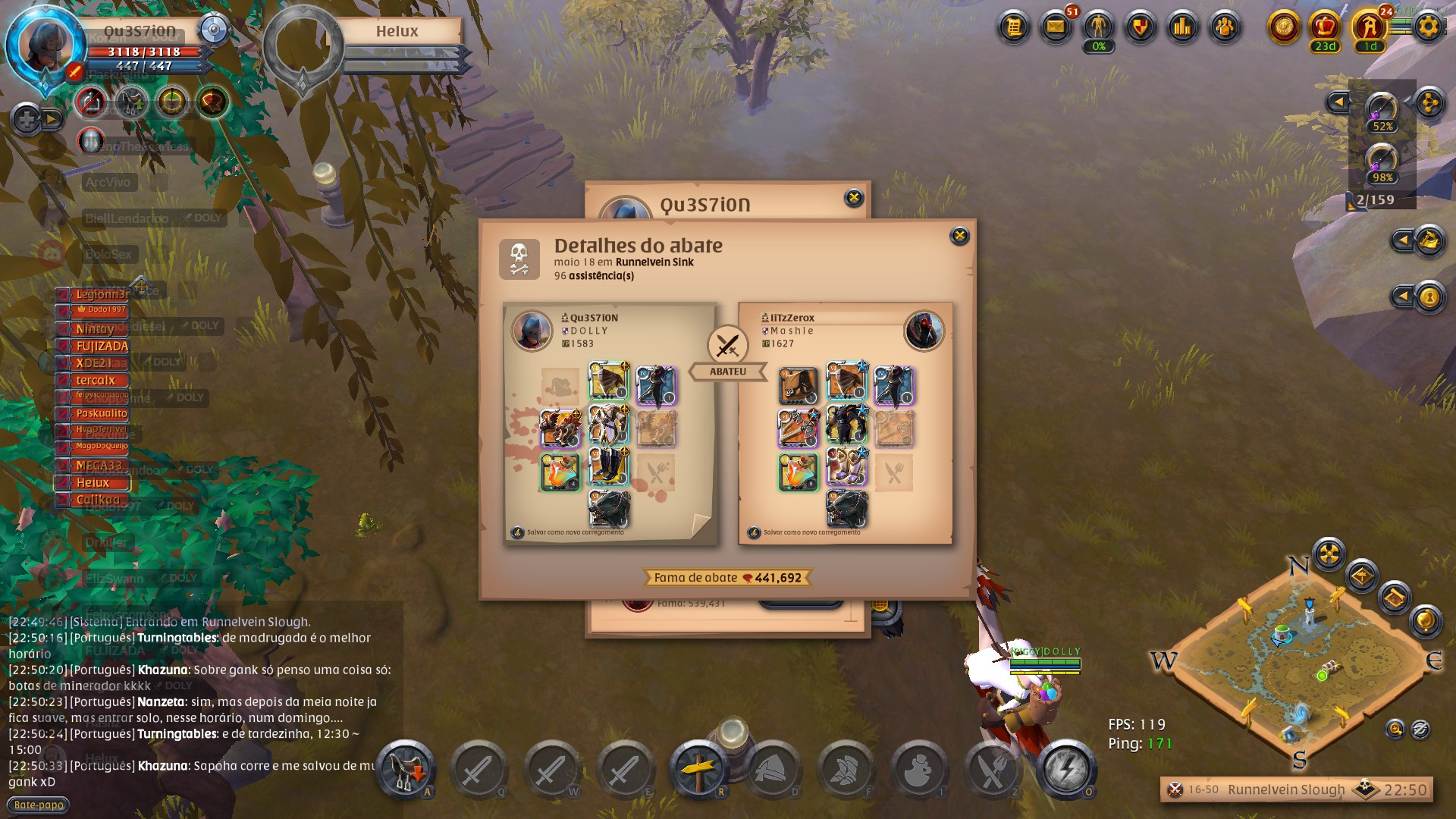Open the rankings bar chart icon
This screenshot has height=819, width=1456.
[1182, 27]
